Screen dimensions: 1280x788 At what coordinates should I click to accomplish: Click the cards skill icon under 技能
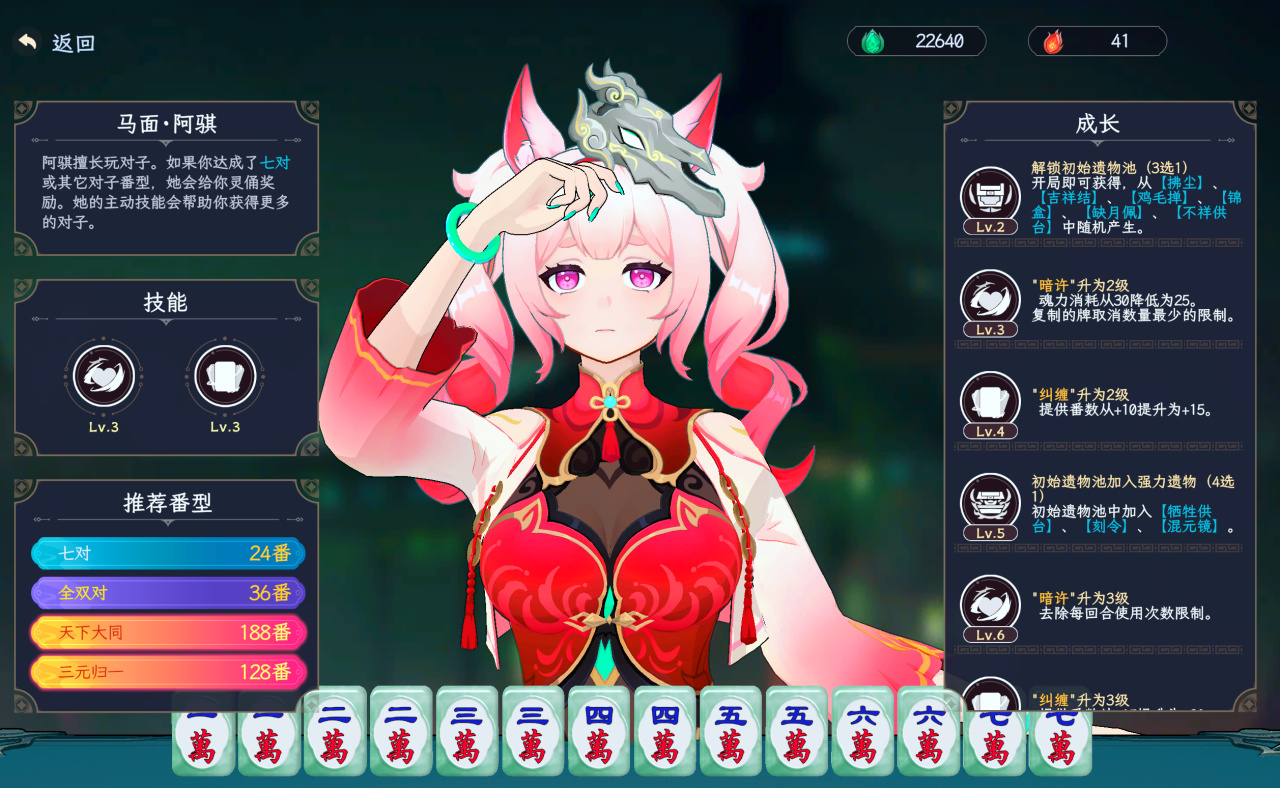pos(225,376)
